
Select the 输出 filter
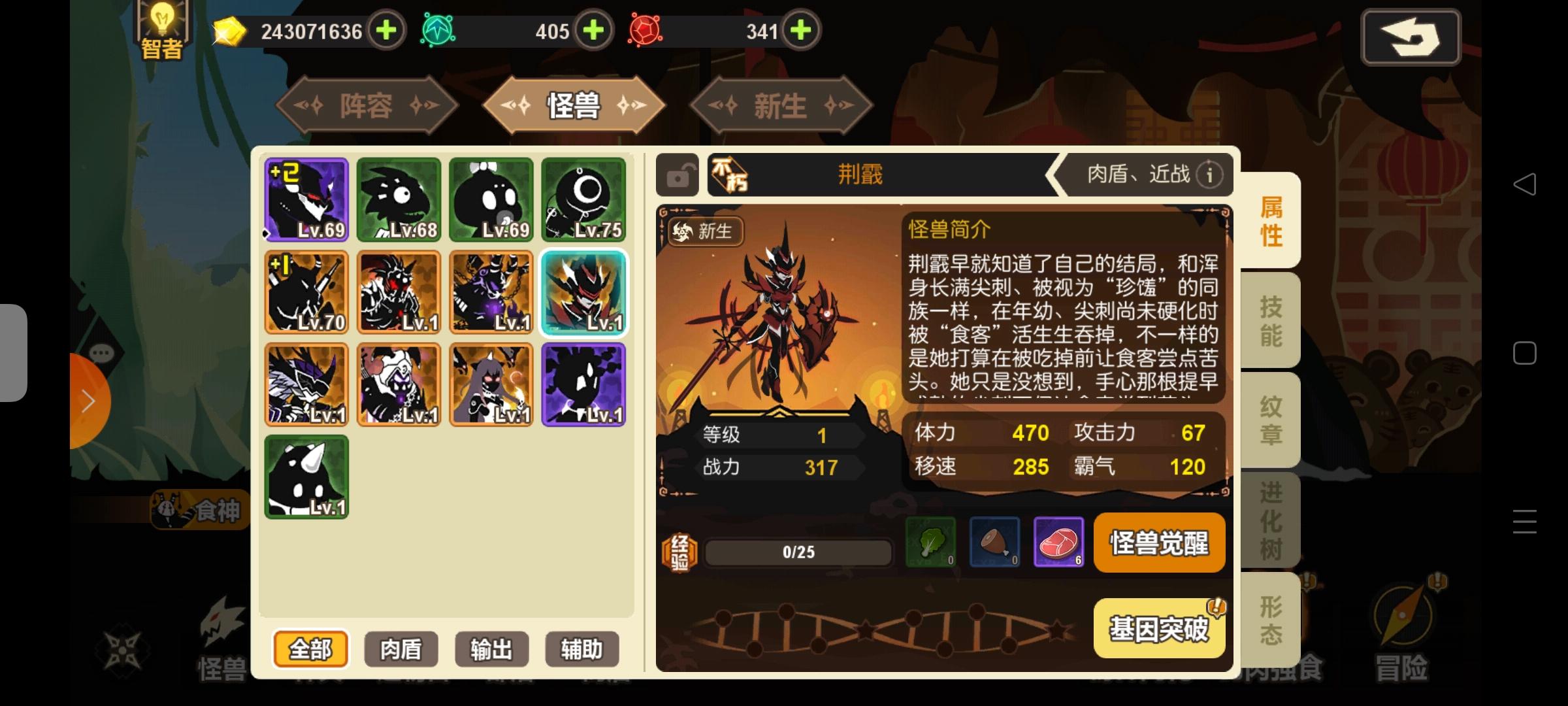pyautogui.click(x=491, y=649)
